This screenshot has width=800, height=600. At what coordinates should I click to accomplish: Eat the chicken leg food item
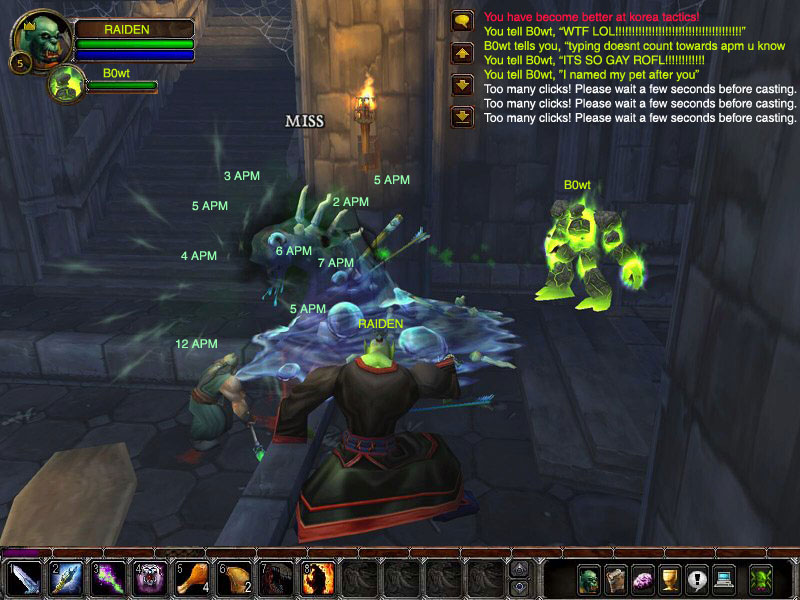pos(192,579)
